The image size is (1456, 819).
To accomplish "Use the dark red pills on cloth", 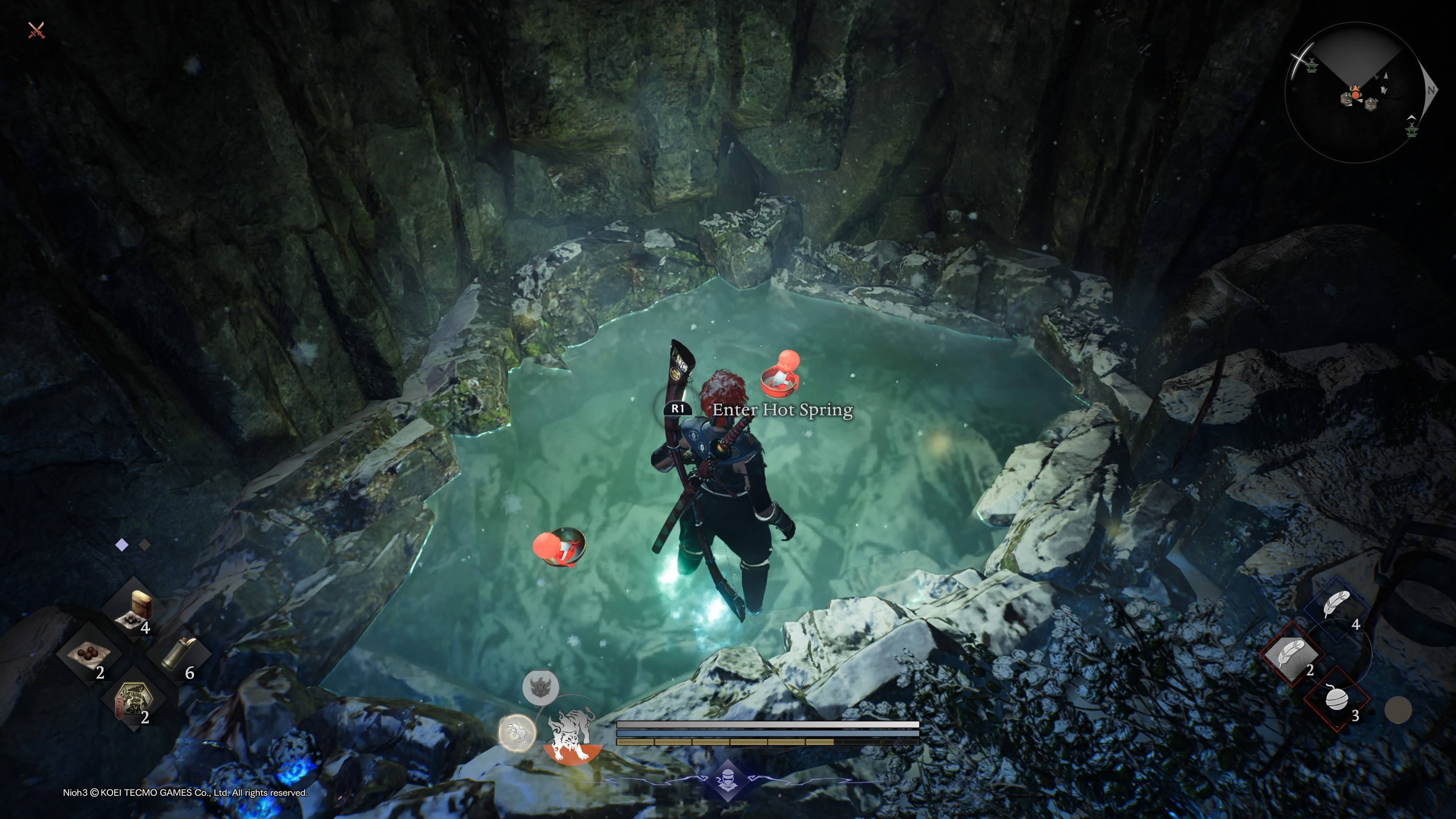I will (89, 655).
